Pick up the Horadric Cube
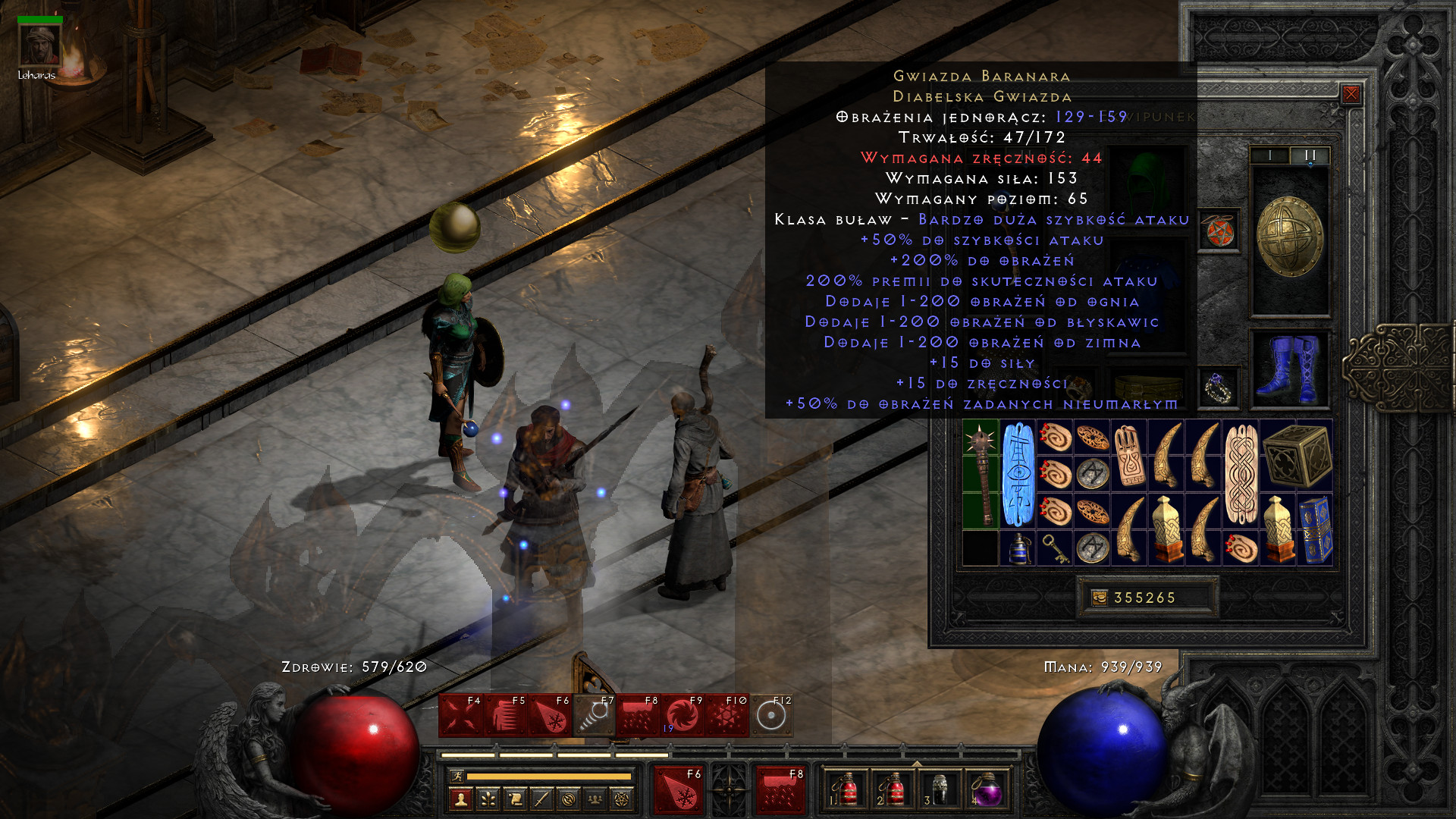The width and height of the screenshot is (1456, 819). 1297,456
